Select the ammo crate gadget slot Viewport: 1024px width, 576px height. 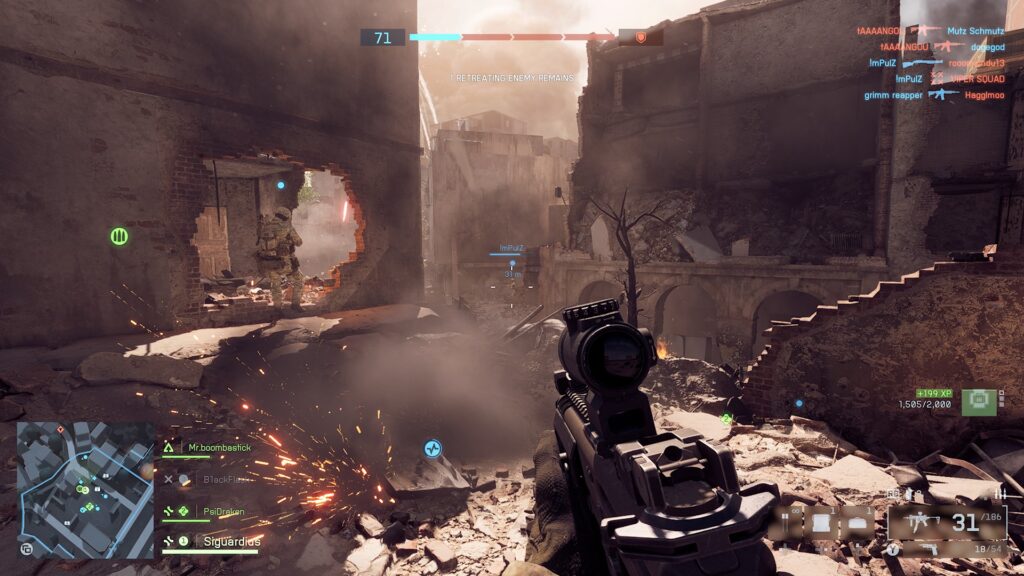click(x=858, y=522)
